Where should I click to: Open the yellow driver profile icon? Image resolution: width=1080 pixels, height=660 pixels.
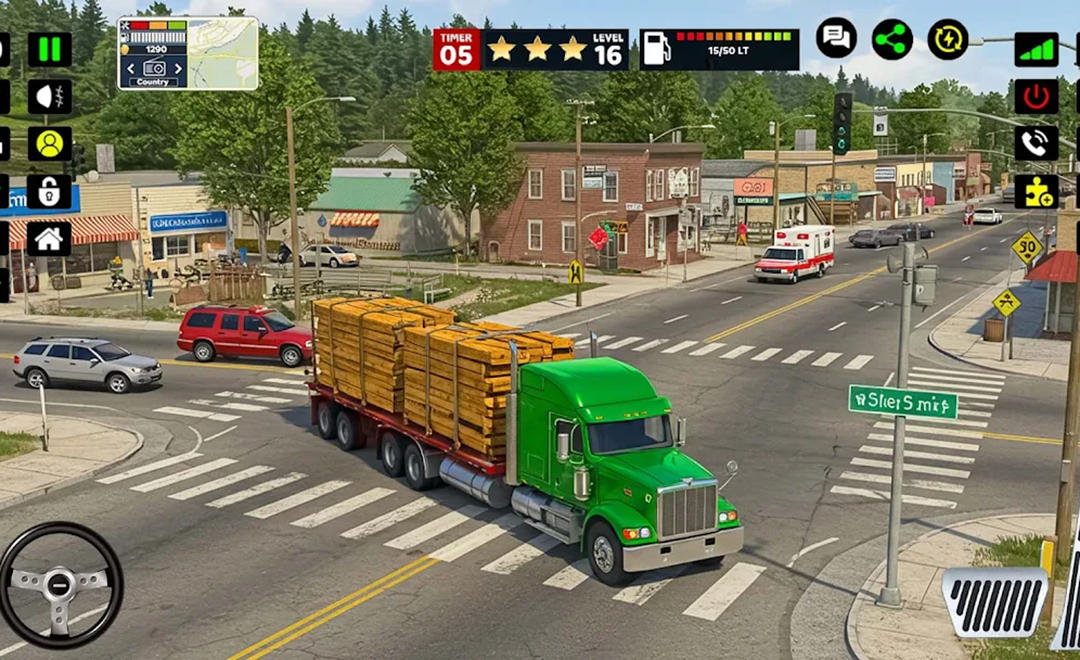click(x=49, y=143)
